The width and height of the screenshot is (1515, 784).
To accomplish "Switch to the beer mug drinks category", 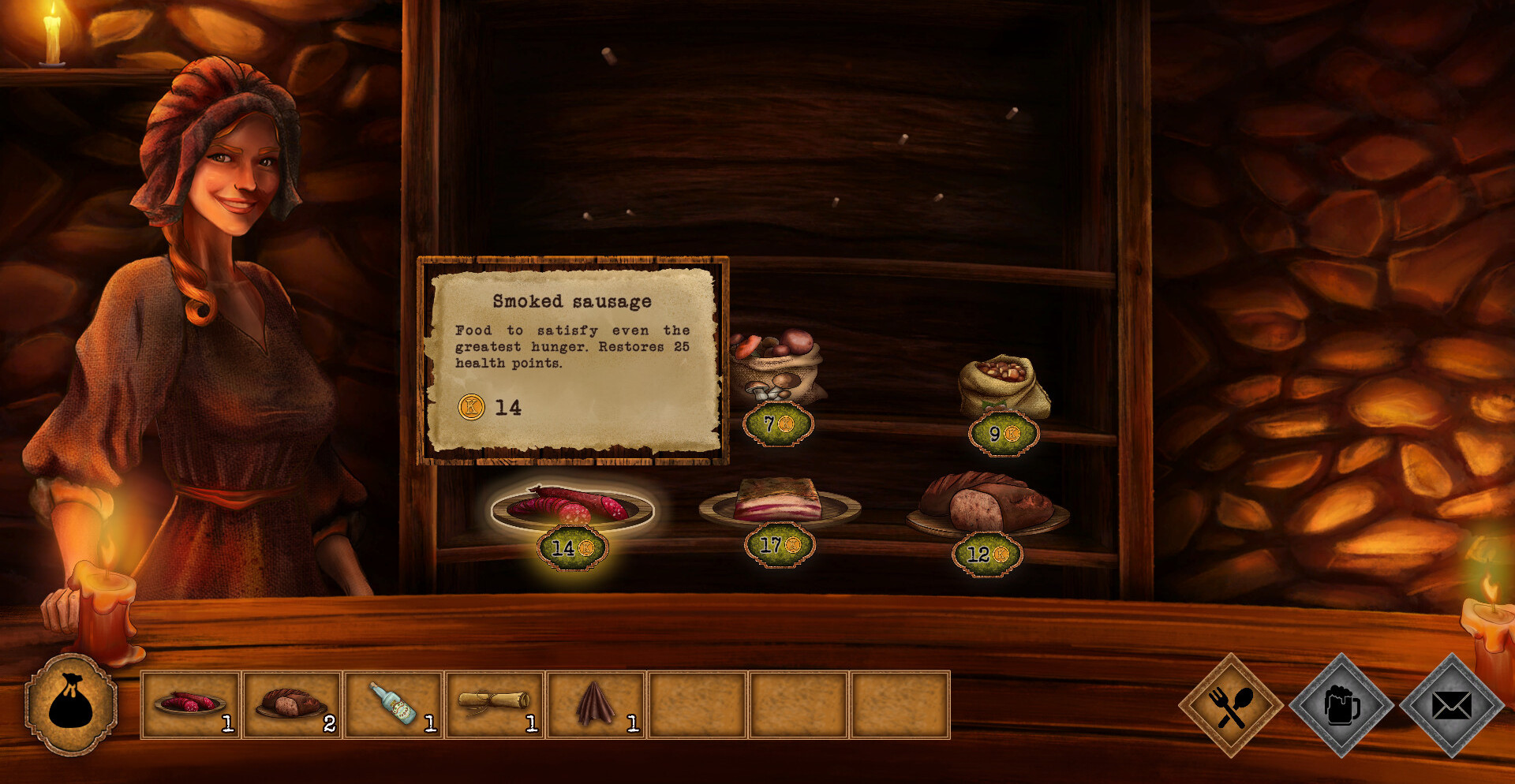I will (1341, 705).
